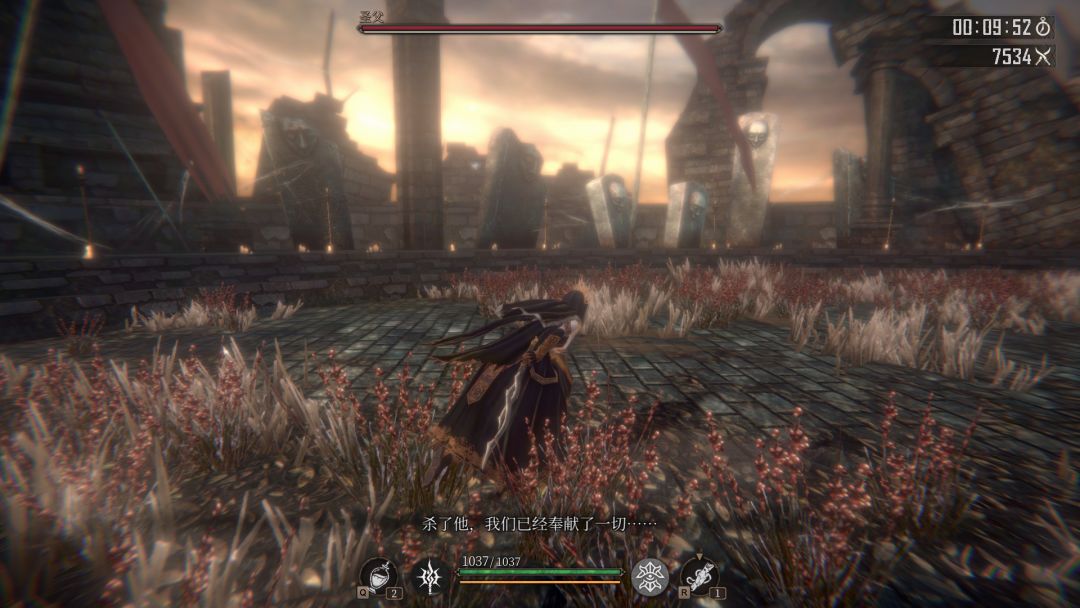Activate the spiked sigil skill icon

pos(430,577)
